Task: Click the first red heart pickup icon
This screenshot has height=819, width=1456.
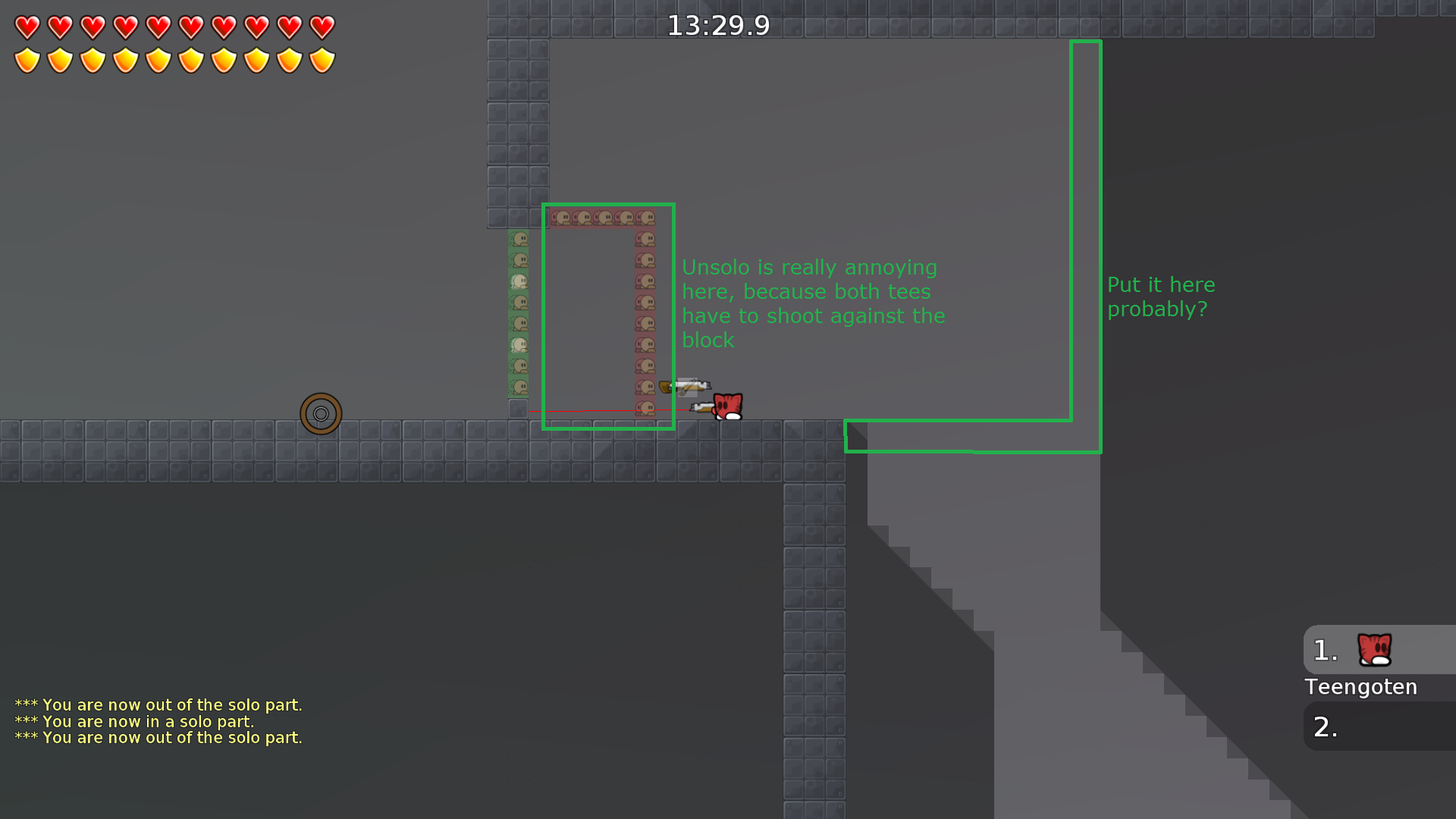Action: tap(27, 27)
